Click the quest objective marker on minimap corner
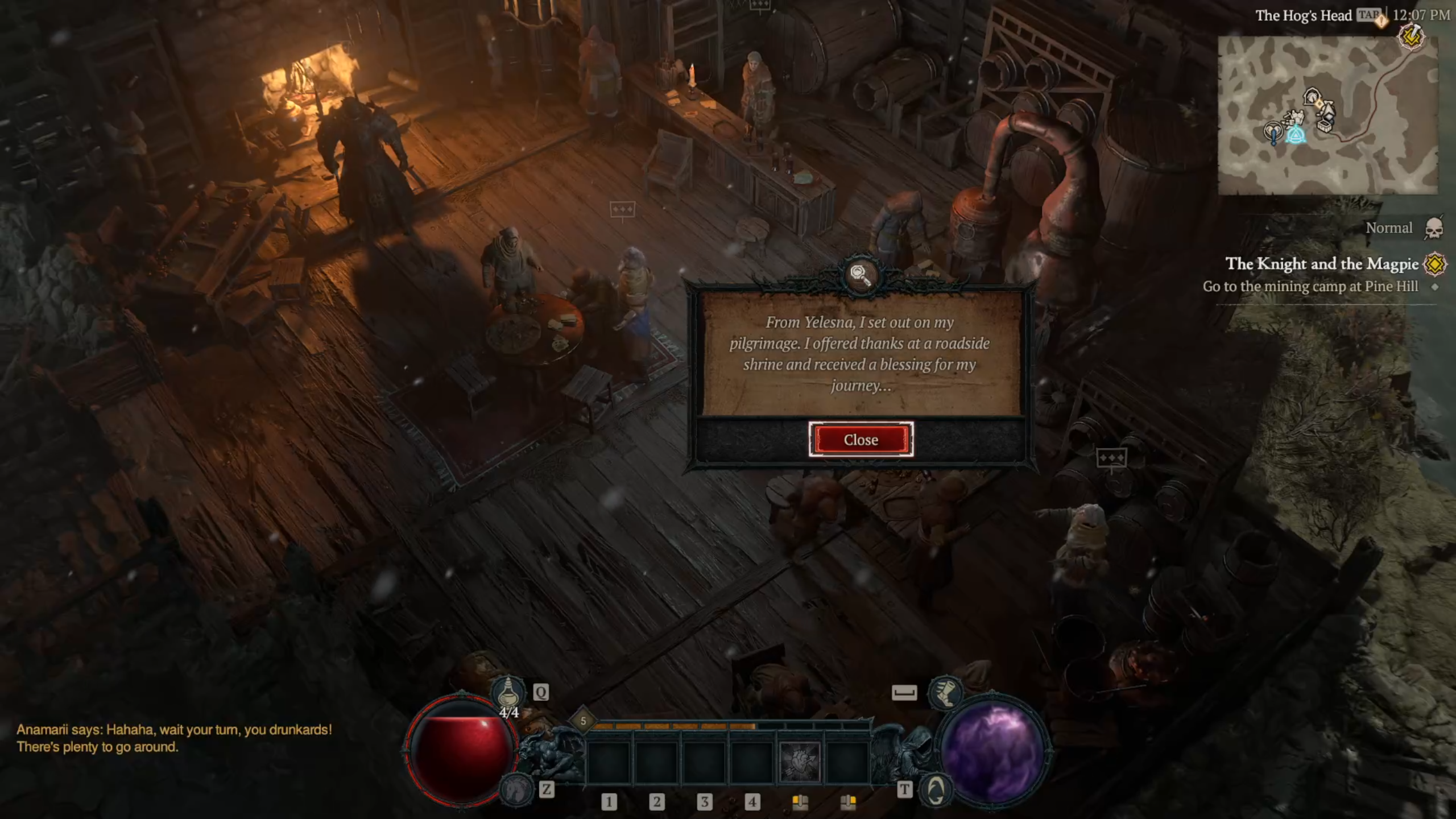 [1411, 38]
